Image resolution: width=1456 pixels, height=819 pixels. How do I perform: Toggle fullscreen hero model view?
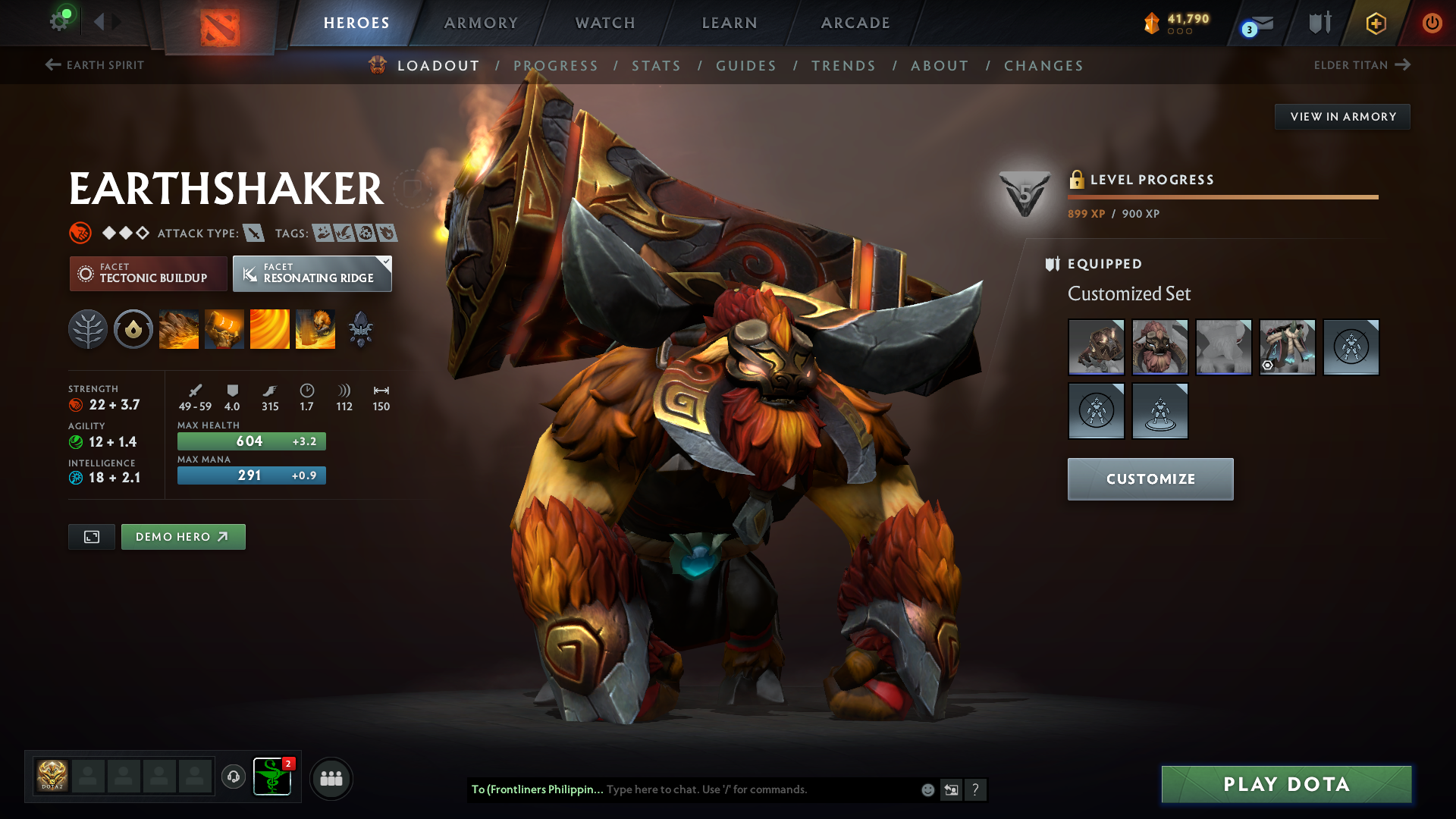(92, 537)
